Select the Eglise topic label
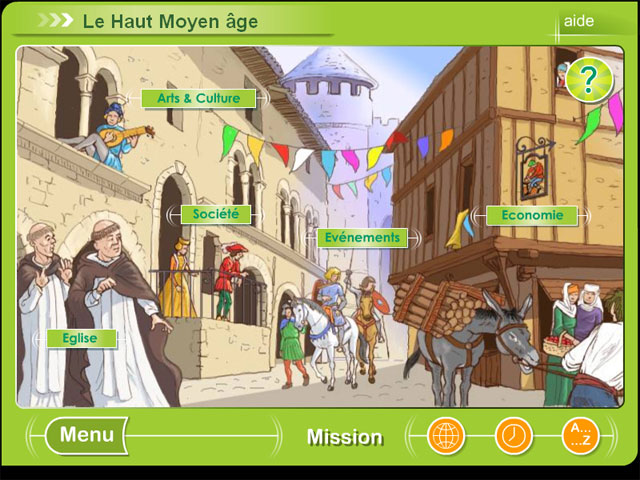 pos(80,338)
